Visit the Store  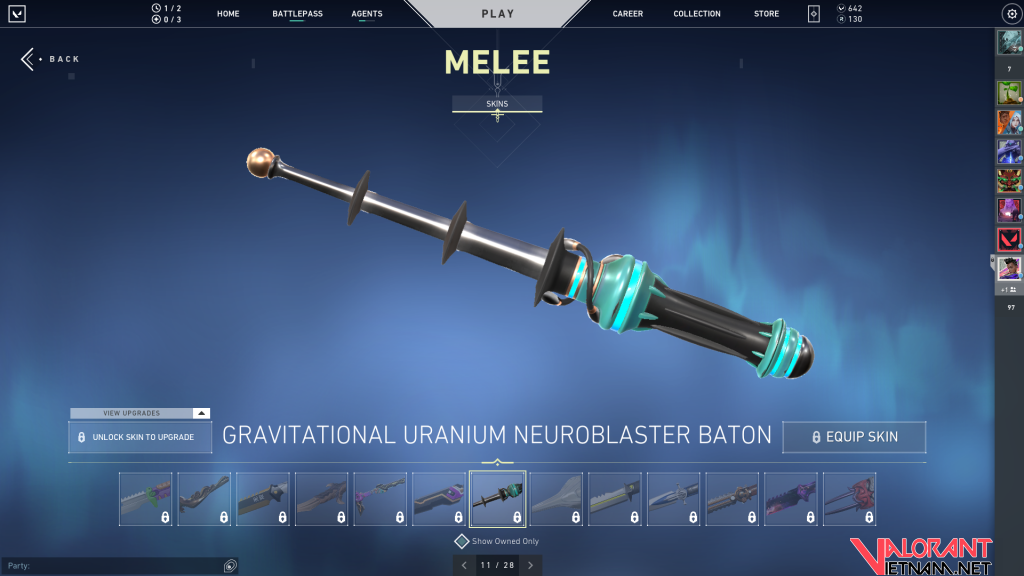(x=767, y=14)
